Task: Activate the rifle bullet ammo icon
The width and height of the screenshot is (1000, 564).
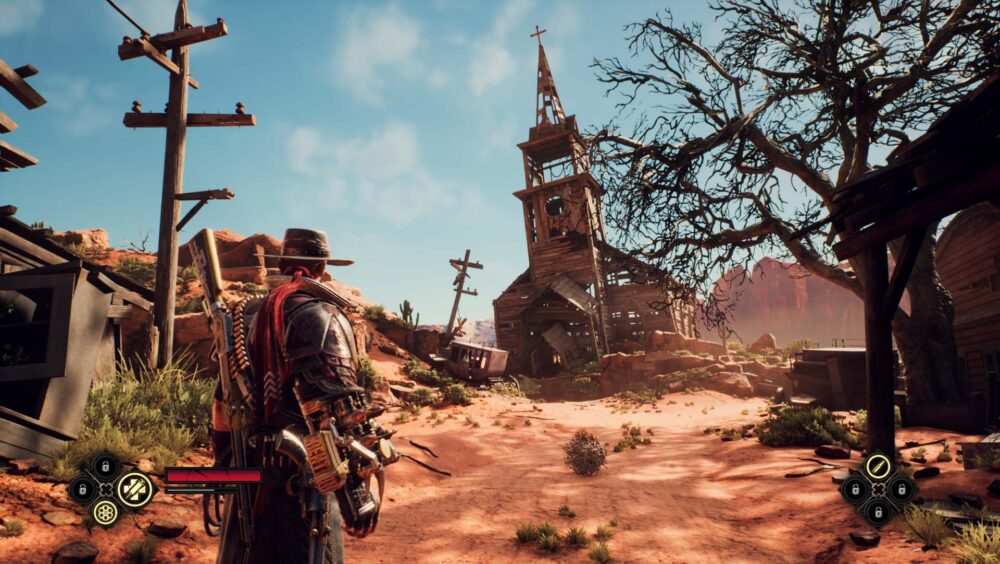Action: pos(878,465)
